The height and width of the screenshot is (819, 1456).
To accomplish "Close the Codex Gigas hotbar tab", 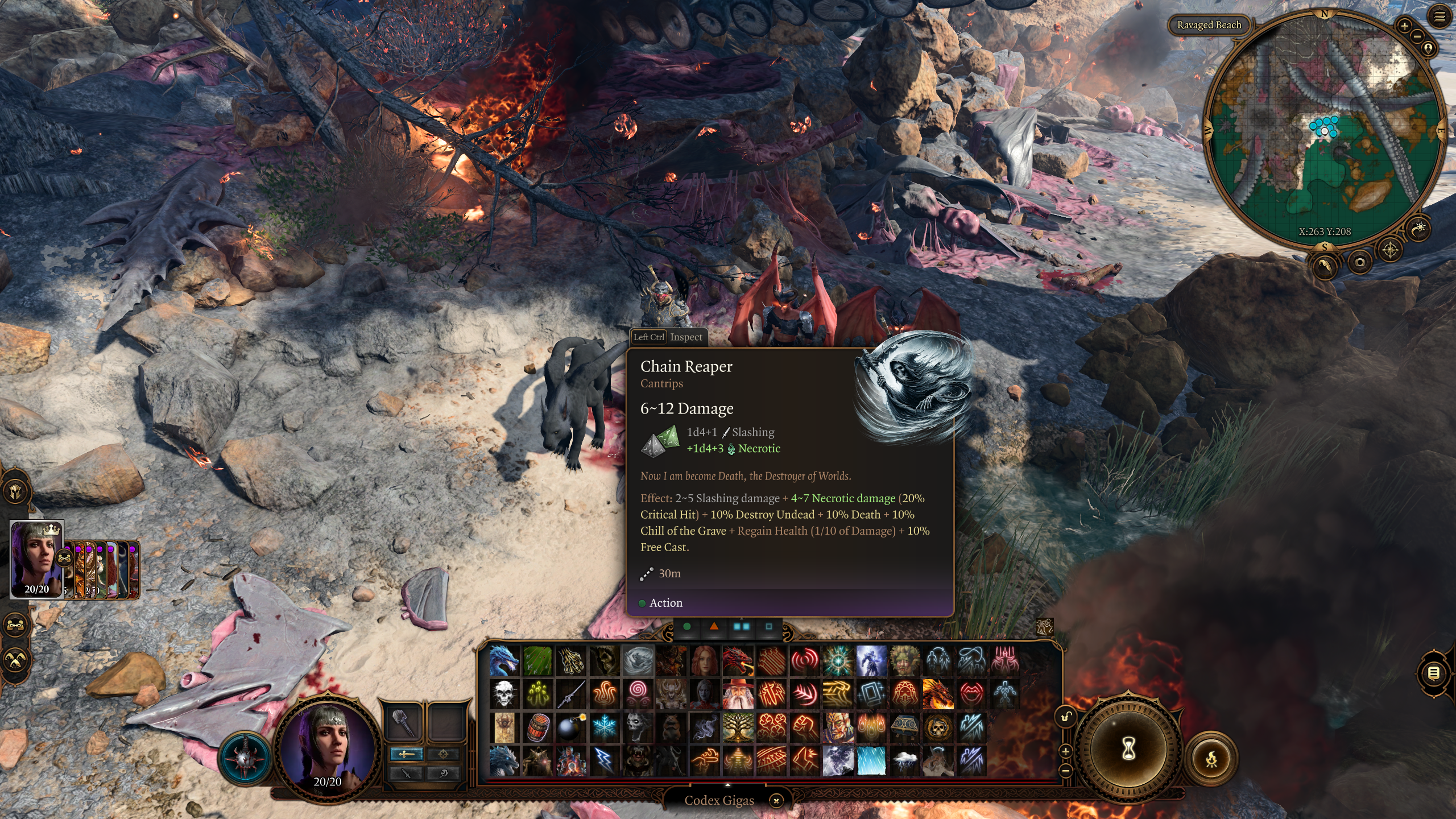I will 776,801.
